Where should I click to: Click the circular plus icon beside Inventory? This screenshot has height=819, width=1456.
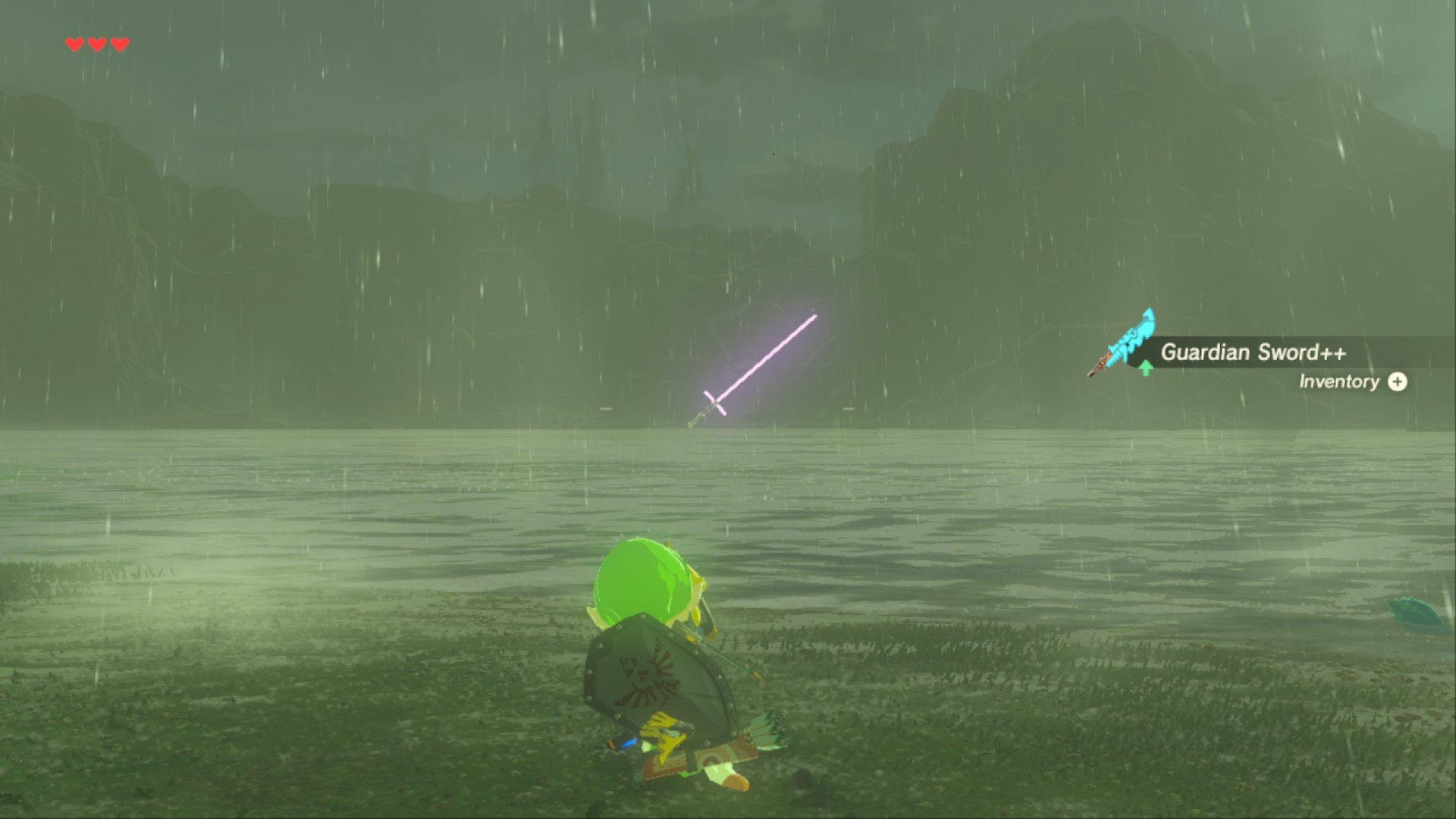tap(1398, 383)
